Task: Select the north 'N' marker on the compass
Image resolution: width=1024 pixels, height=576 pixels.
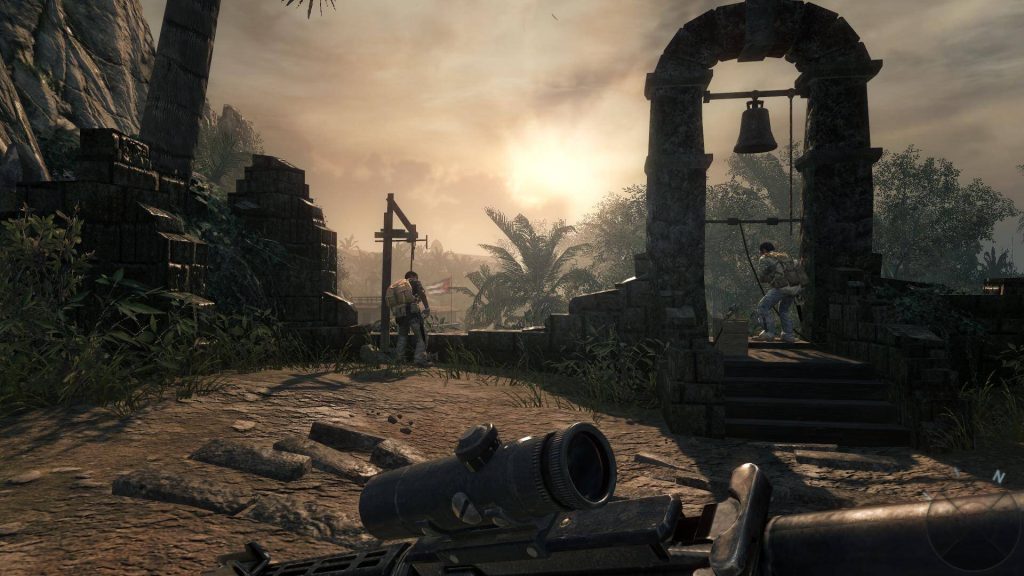Action: coord(997,478)
